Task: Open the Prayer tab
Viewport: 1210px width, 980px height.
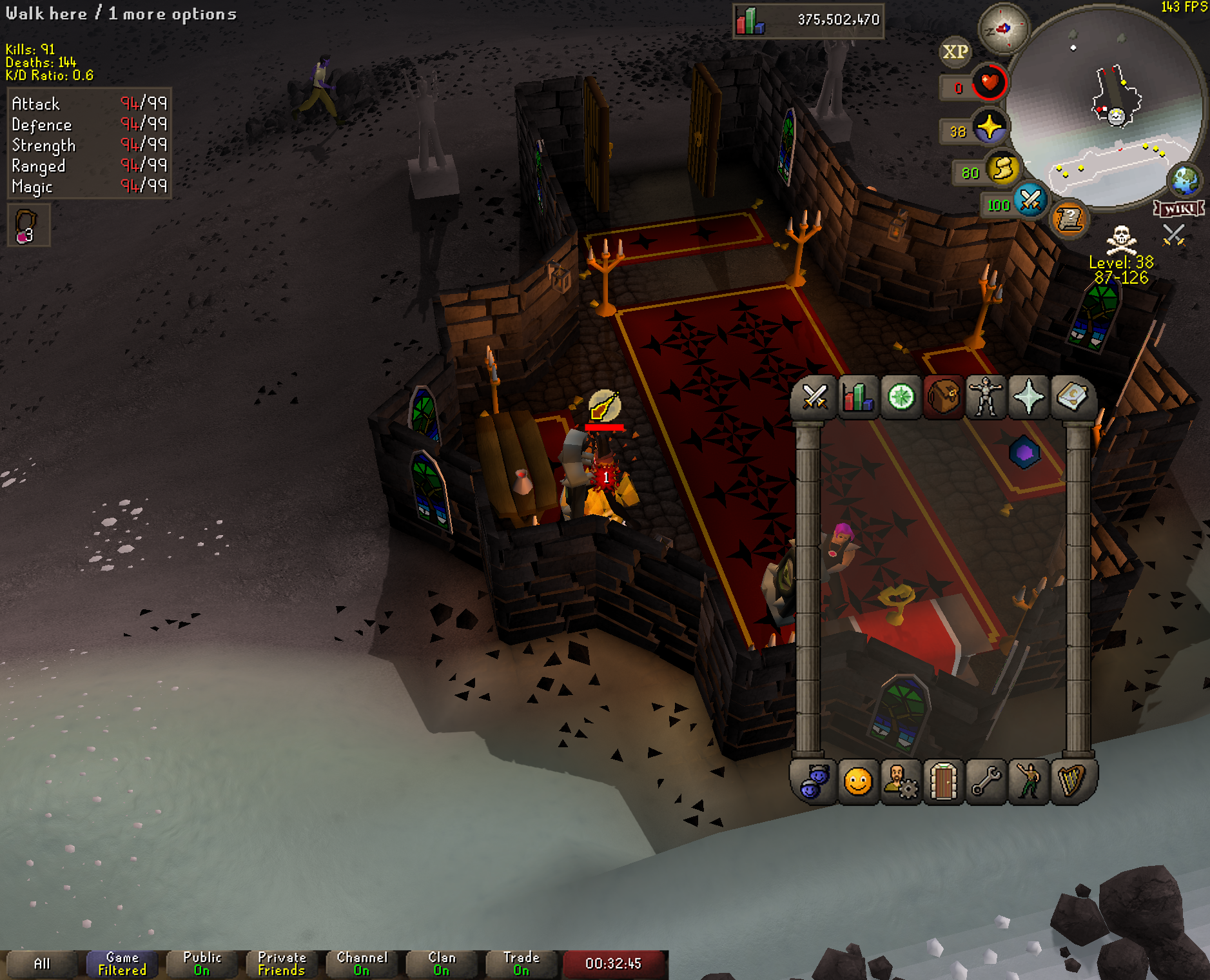Action: click(x=1029, y=397)
